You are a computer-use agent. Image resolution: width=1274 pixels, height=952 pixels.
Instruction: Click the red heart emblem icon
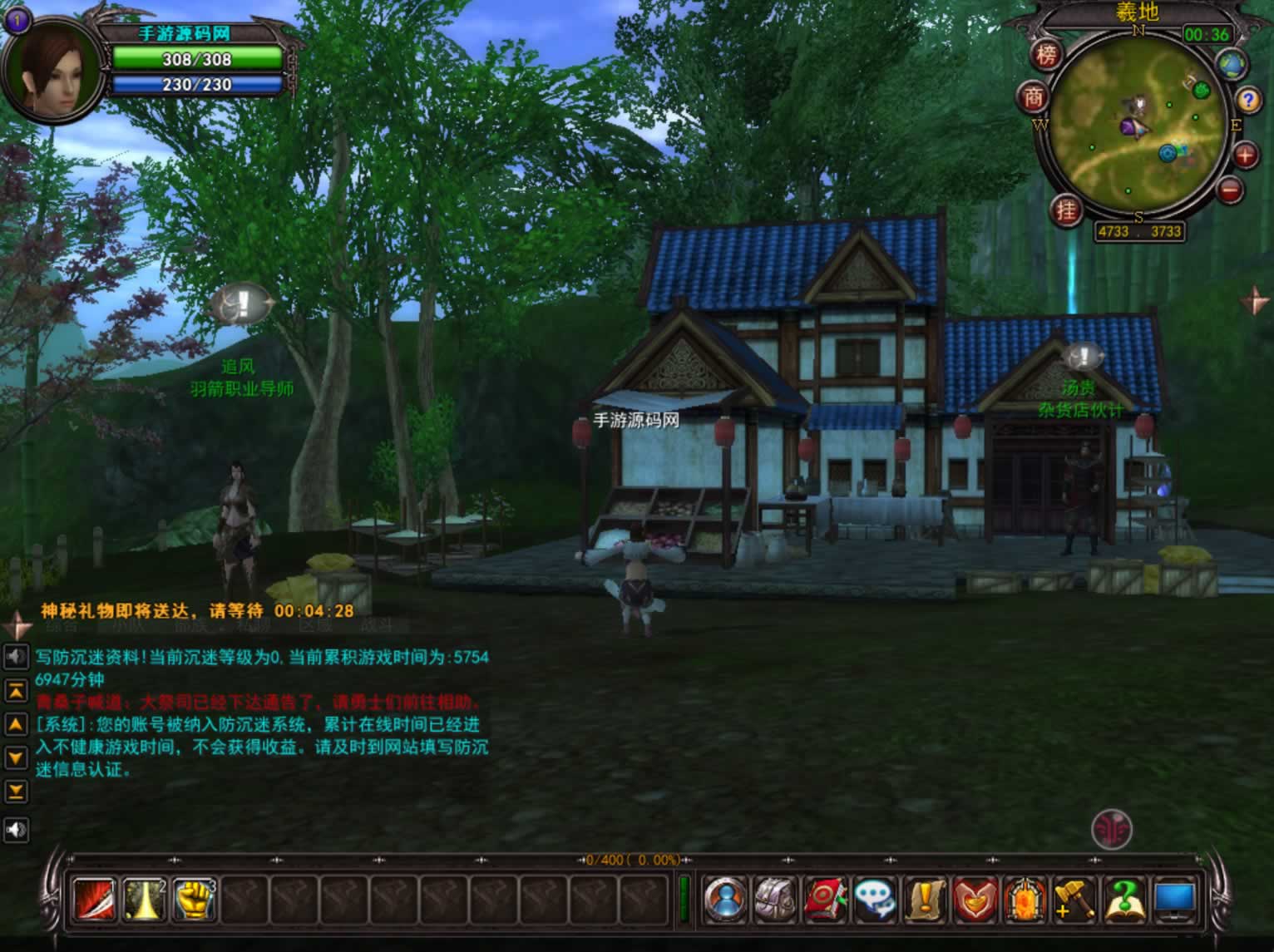975,900
